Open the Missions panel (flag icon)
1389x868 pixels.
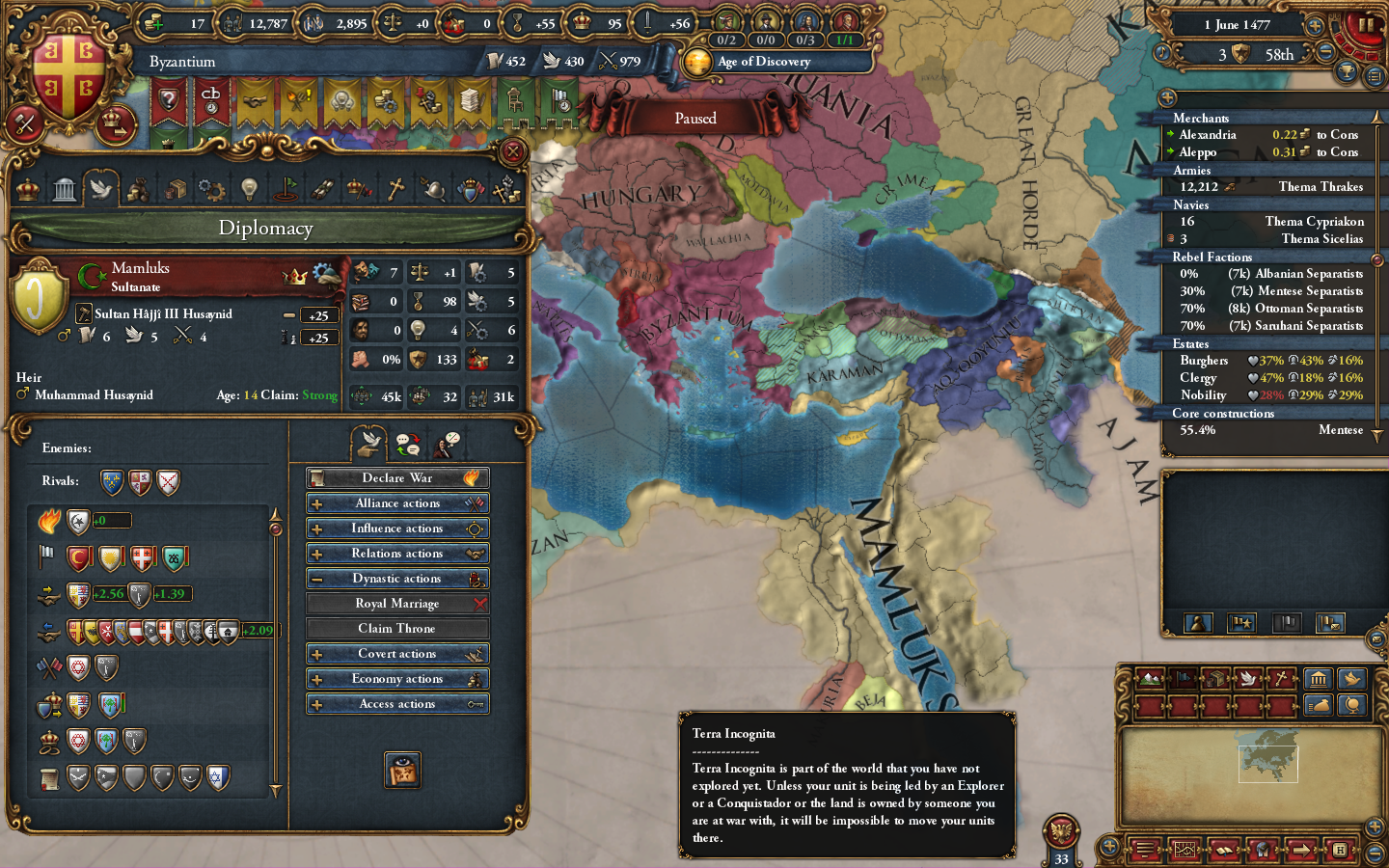pyautogui.click(x=286, y=189)
